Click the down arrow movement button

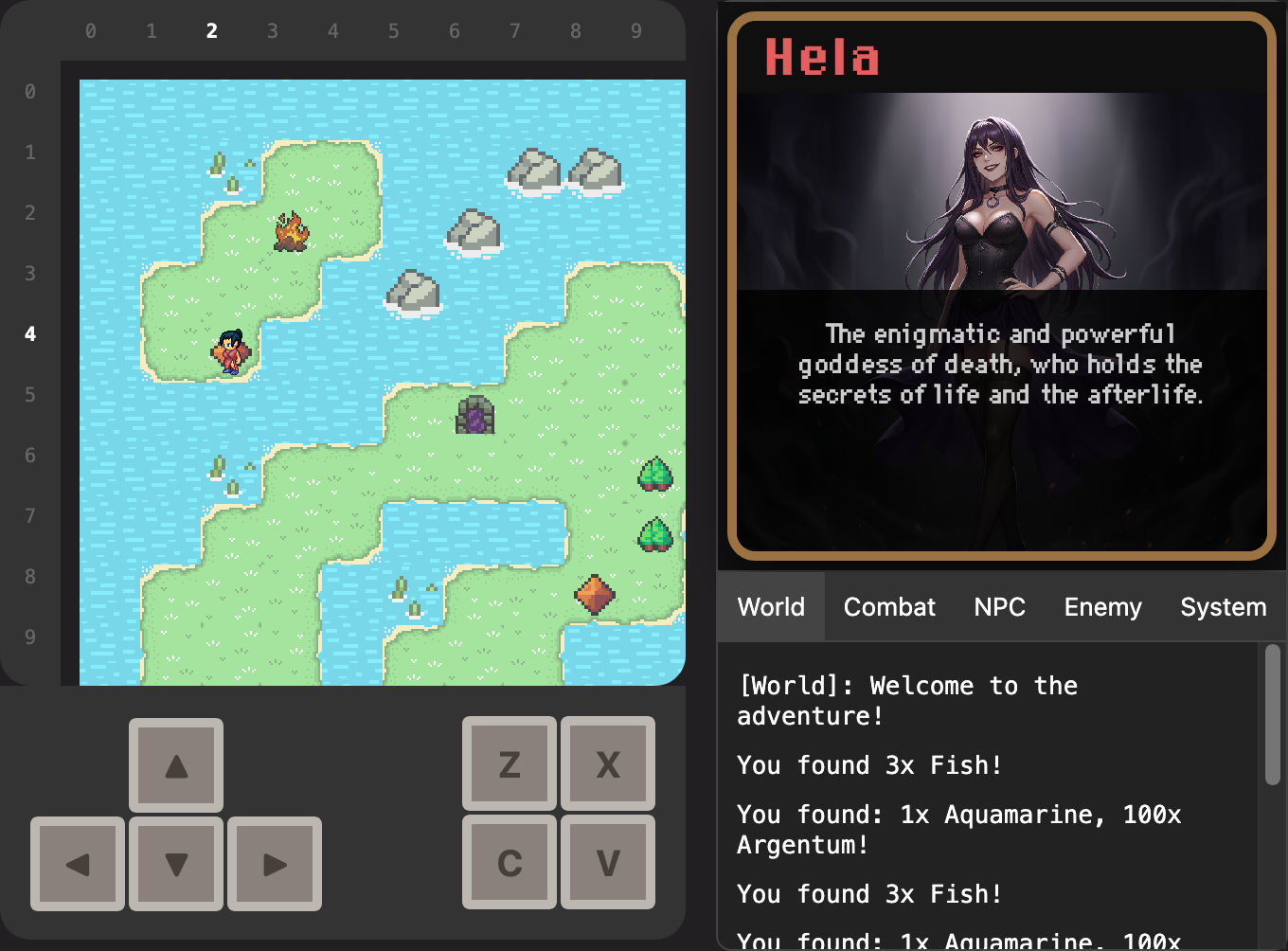point(176,864)
